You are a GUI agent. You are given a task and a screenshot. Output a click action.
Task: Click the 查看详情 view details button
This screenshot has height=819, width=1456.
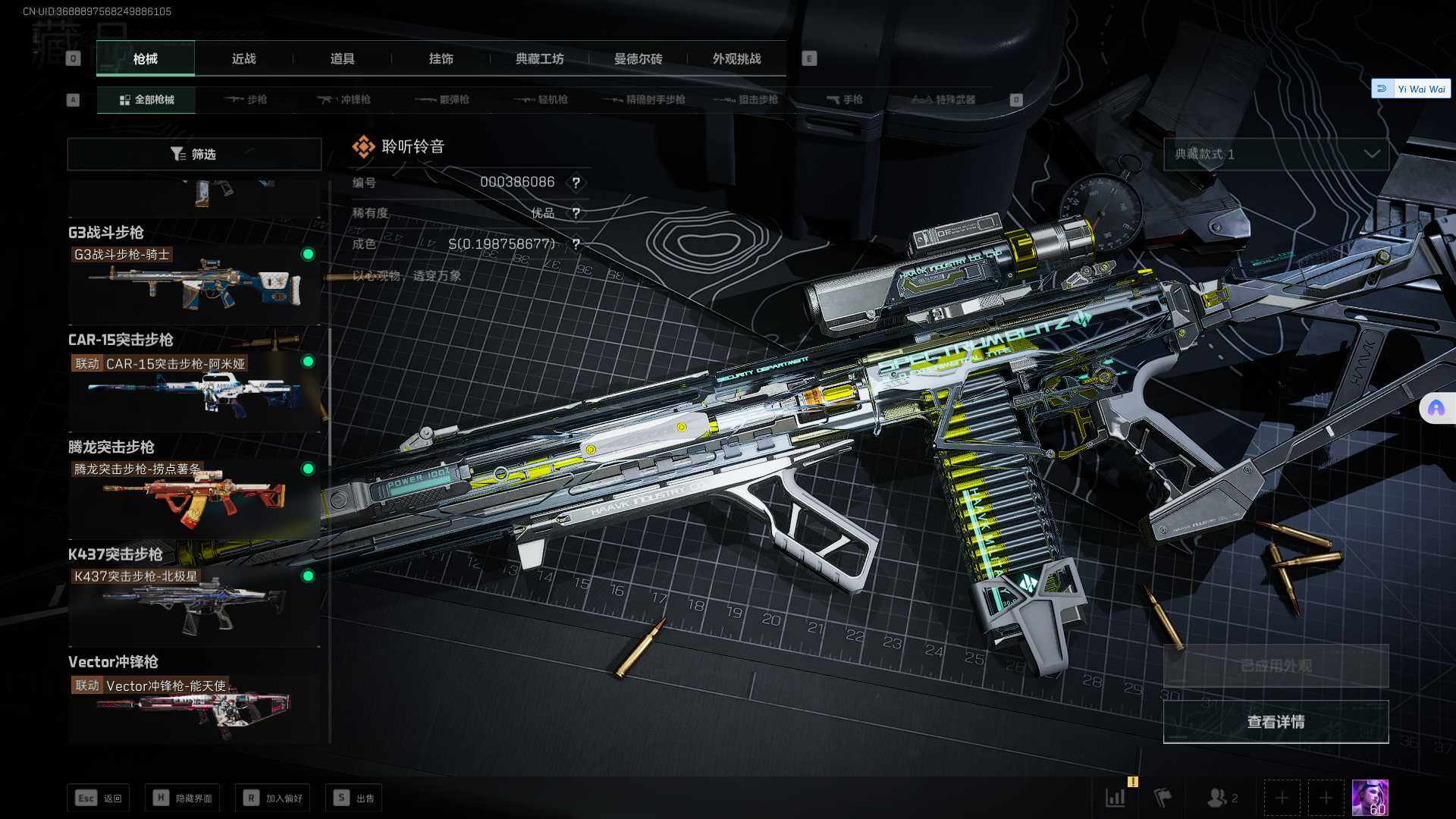click(1276, 722)
